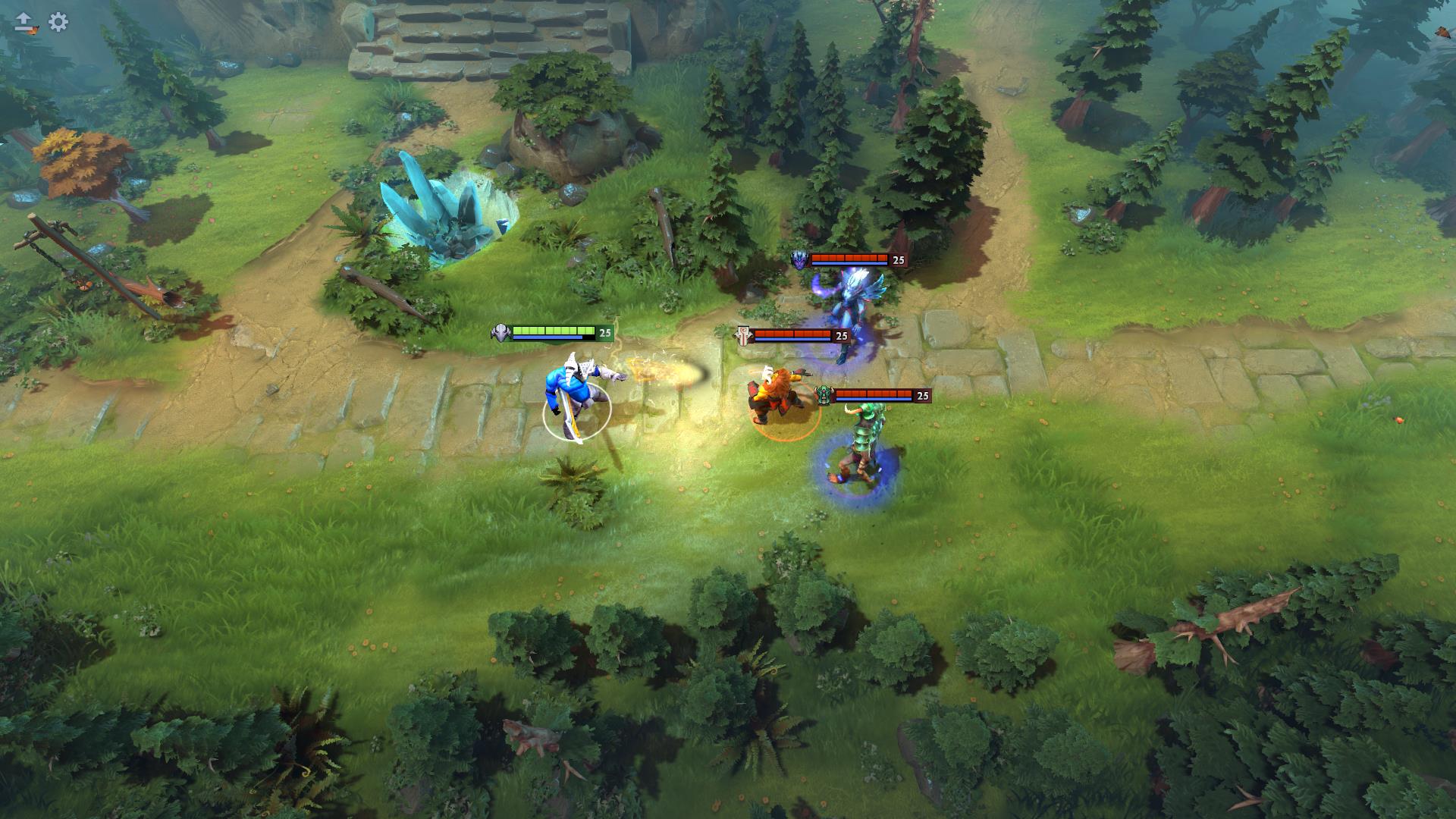The image size is (1456, 819).
Task: Click the share/upload arrow icon top-left
Action: pos(24,23)
